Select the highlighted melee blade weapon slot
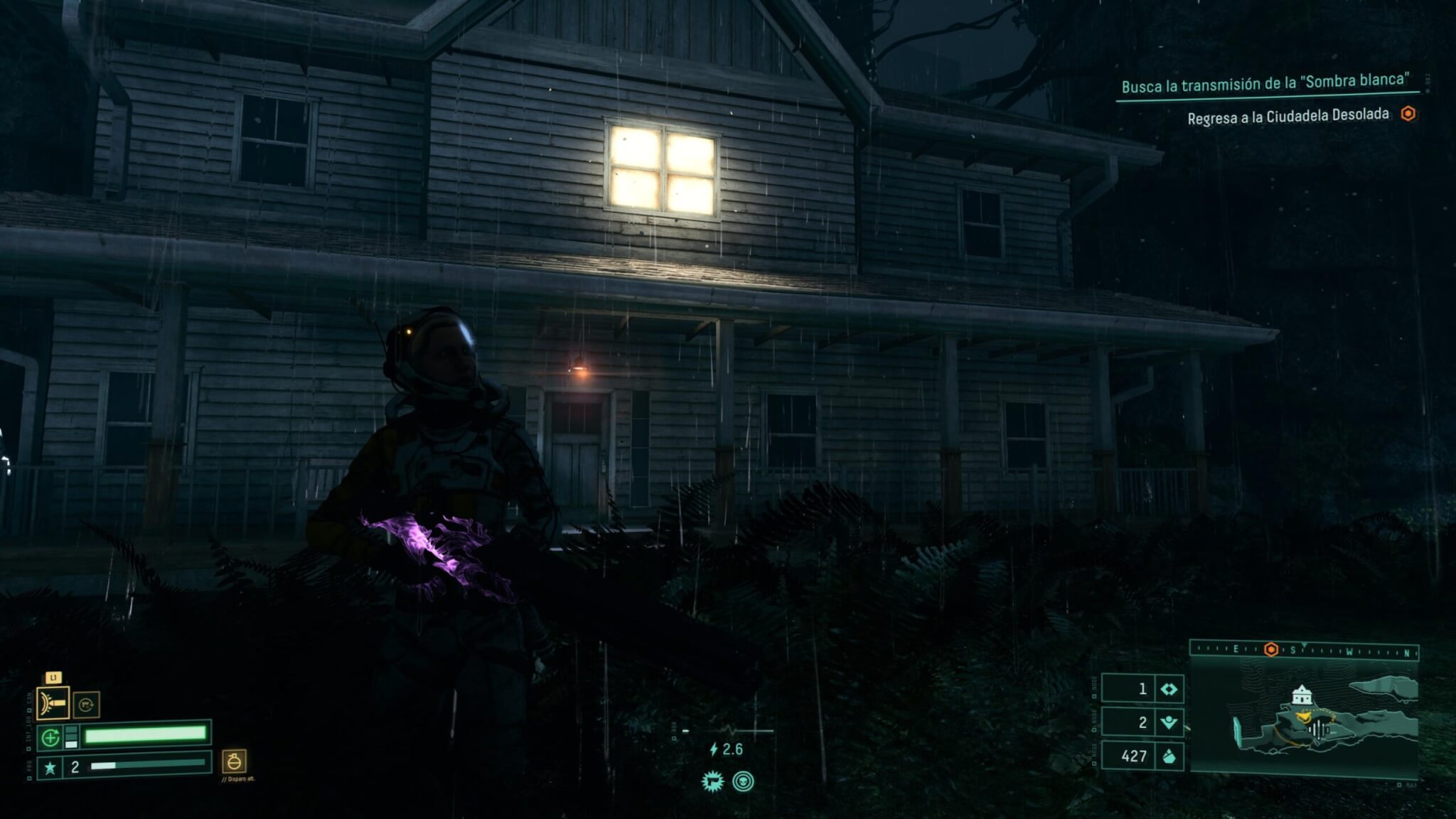 pos(53,703)
